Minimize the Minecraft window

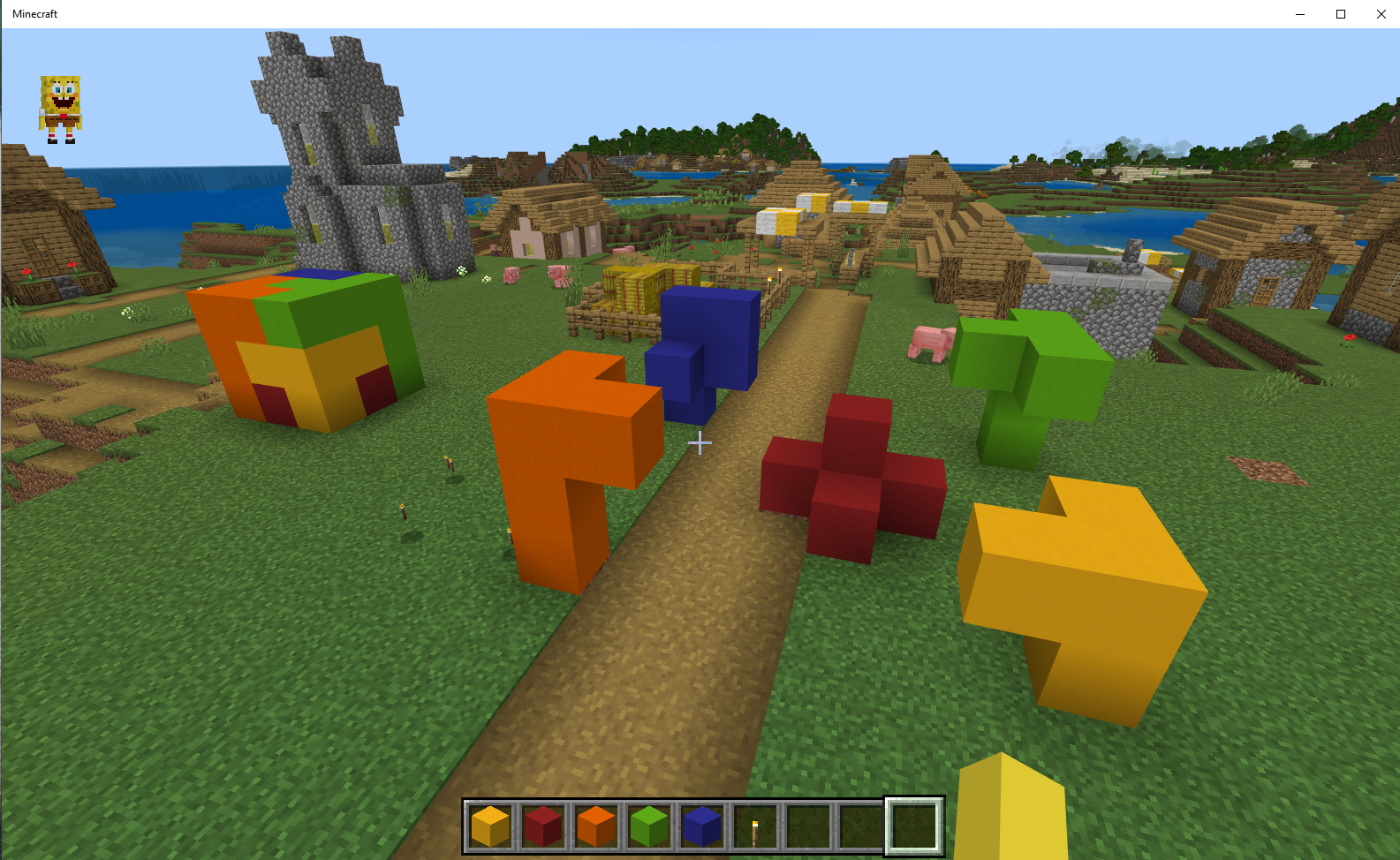[x=1299, y=14]
